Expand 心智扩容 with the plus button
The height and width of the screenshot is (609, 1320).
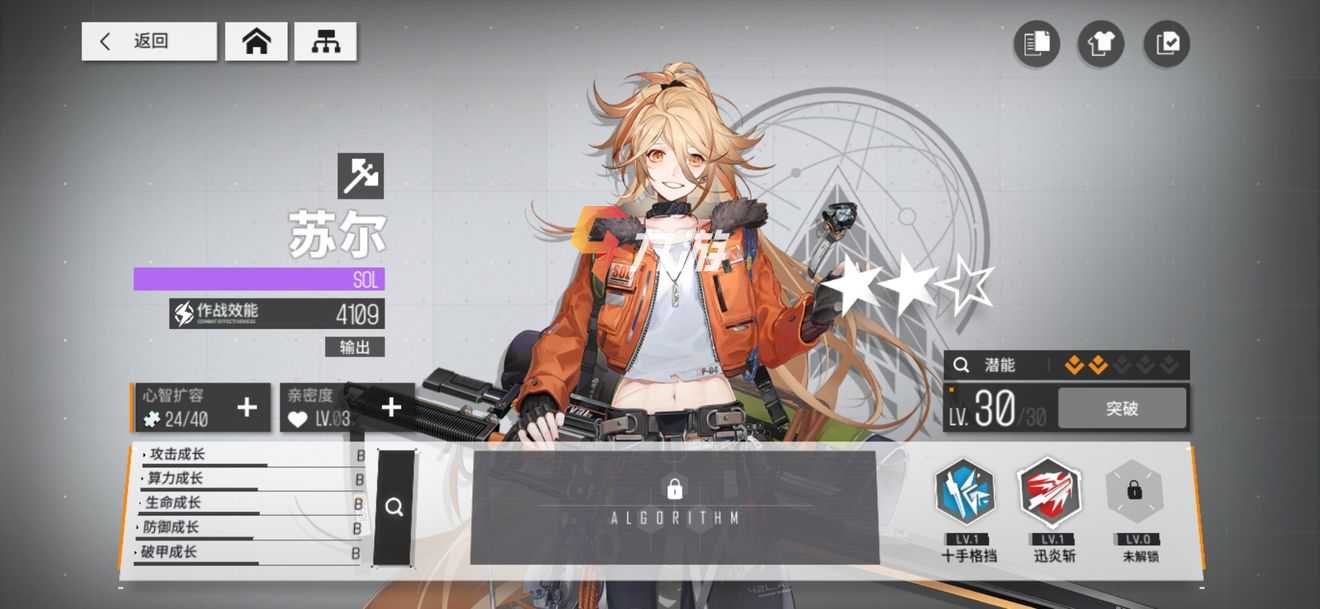click(x=247, y=407)
